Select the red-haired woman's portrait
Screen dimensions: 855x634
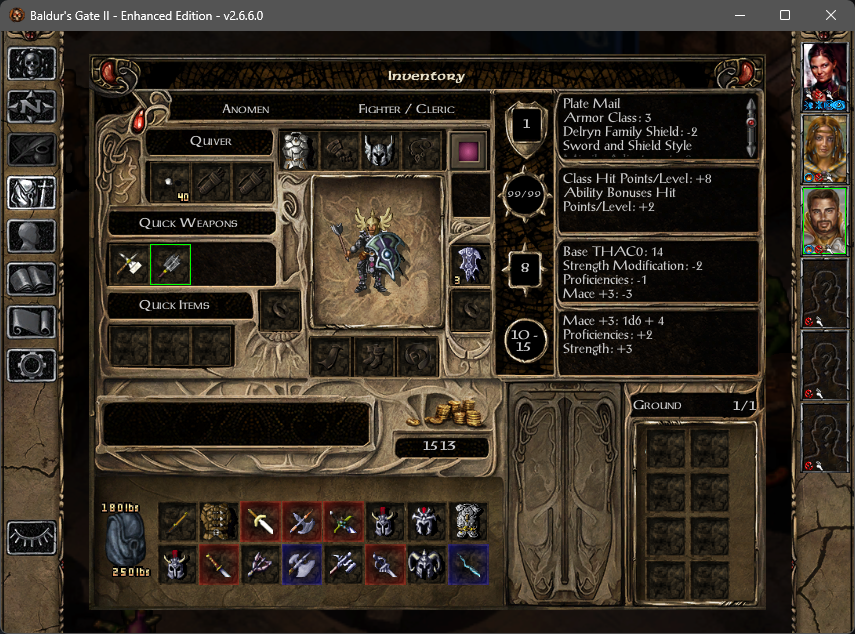coord(826,69)
